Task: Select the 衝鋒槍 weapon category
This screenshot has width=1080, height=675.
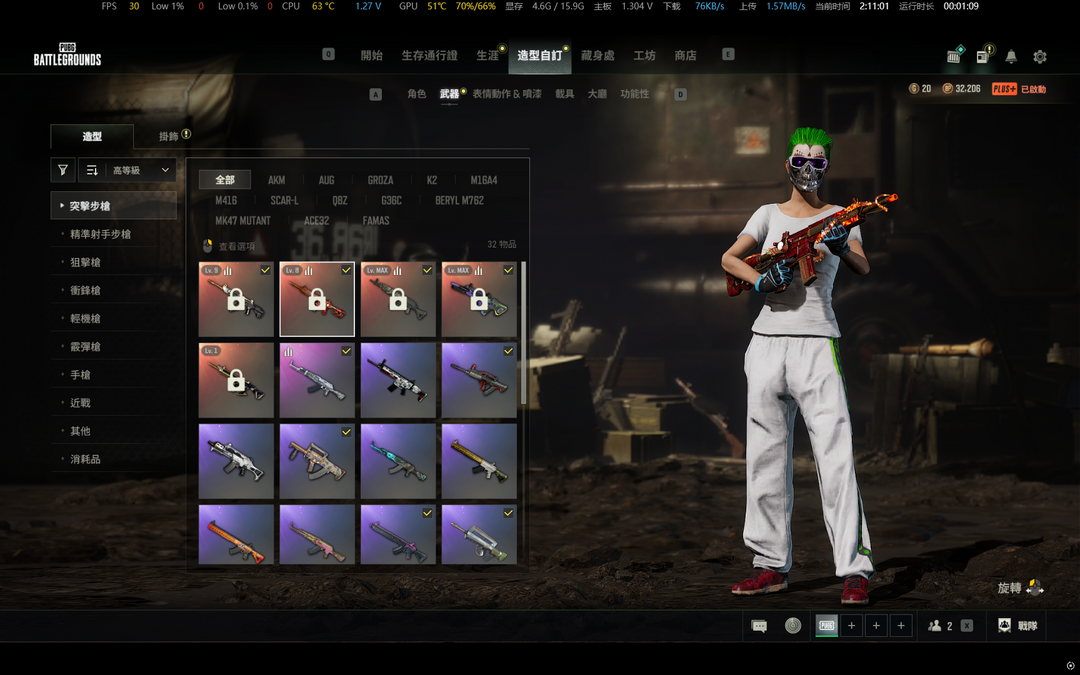Action: tap(85, 290)
